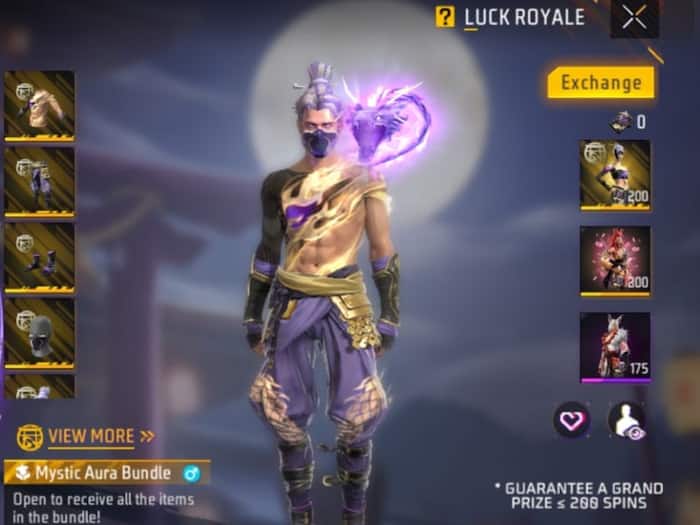Open the Exchange store

pyautogui.click(x=600, y=83)
